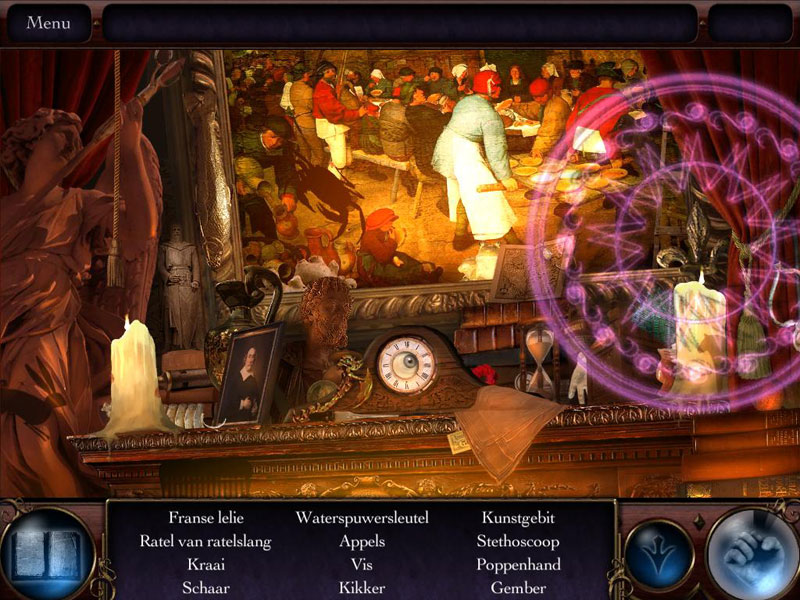Image resolution: width=800 pixels, height=600 pixels.
Task: Open the journal book icon
Action: point(47,553)
